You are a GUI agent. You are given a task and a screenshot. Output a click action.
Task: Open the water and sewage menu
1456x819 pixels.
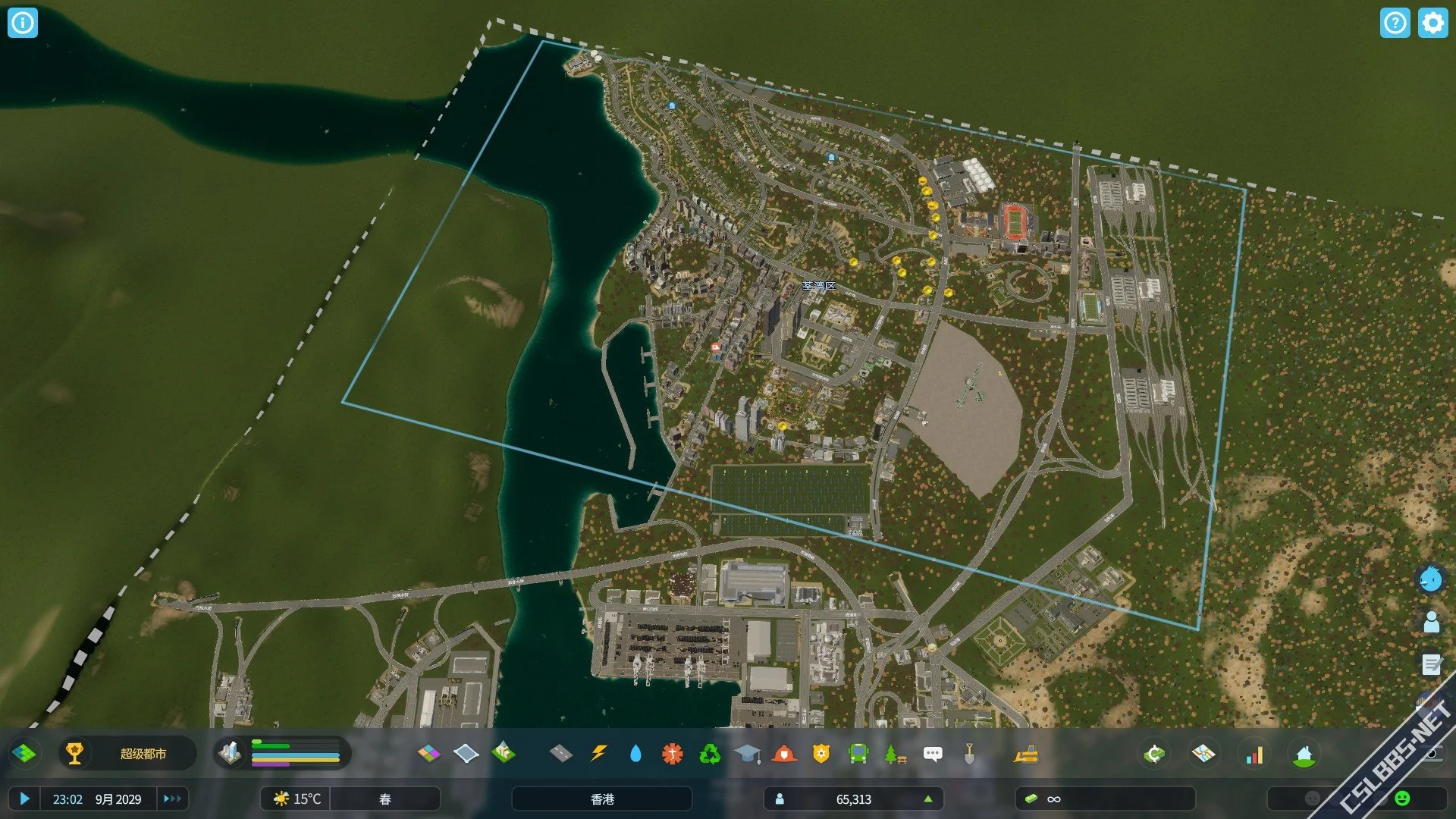pyautogui.click(x=635, y=753)
